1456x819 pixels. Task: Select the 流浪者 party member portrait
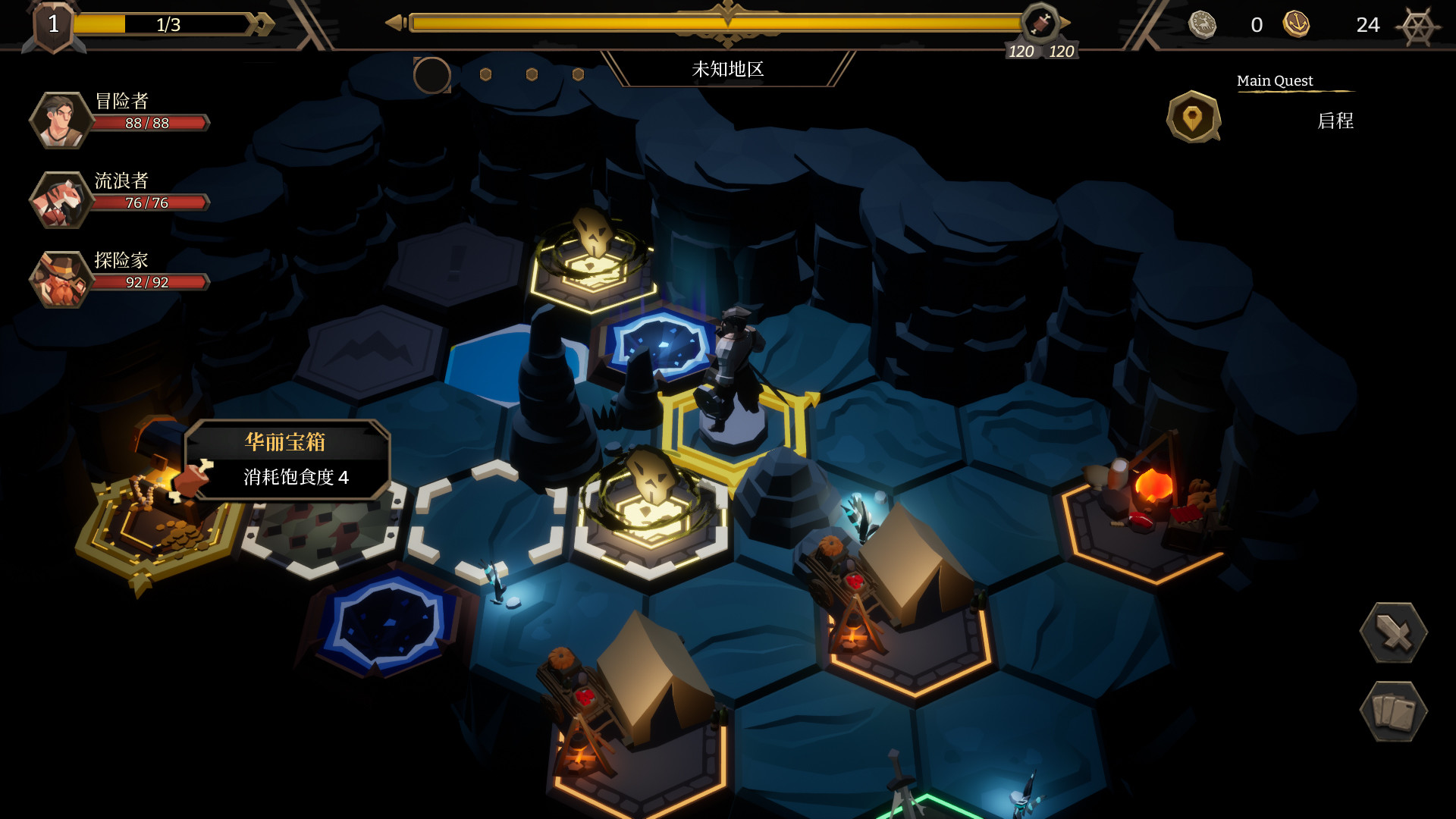tap(61, 200)
